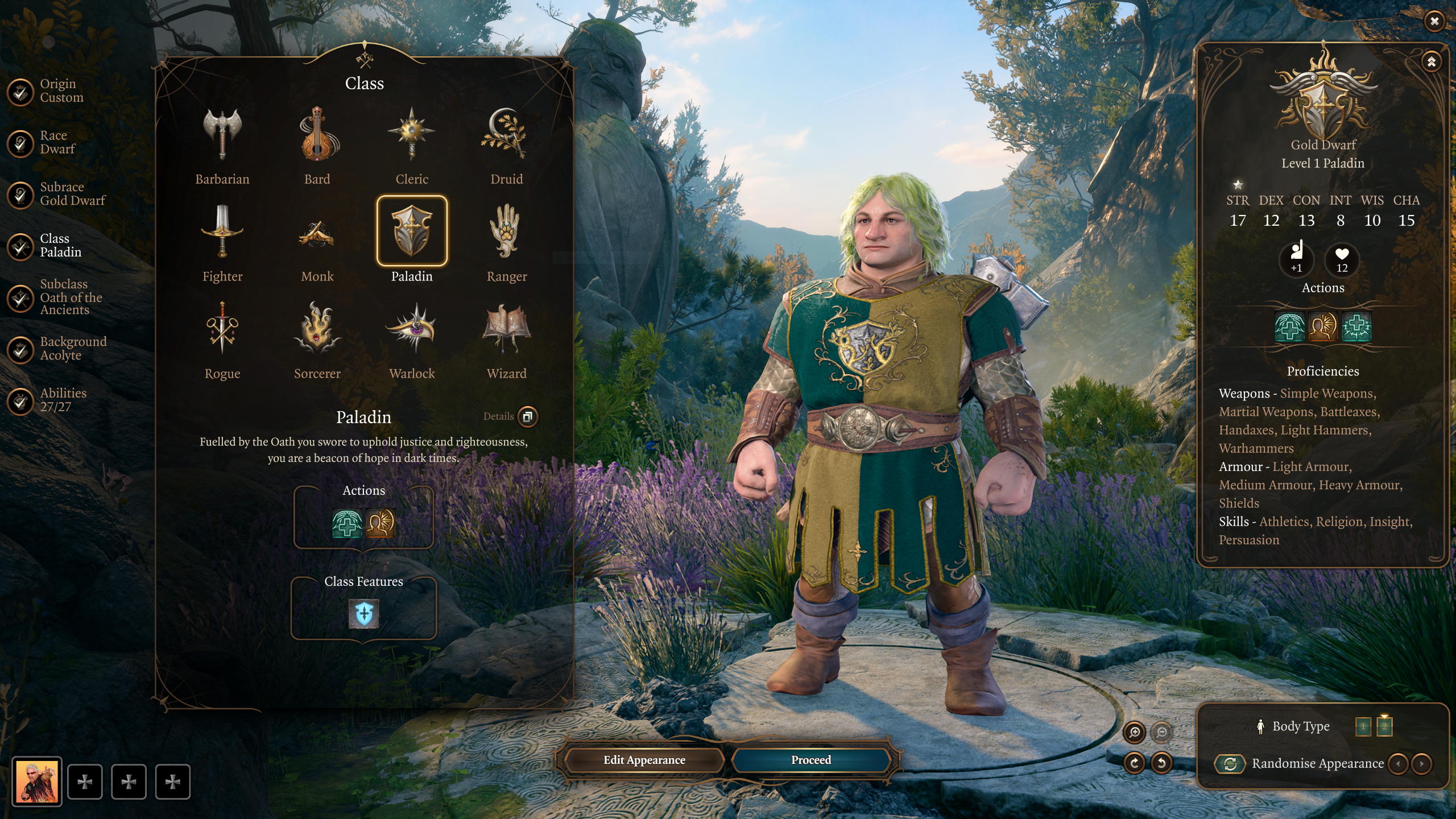Zoom in on the character preview
Viewport: 1456px width, 819px height.
click(1134, 732)
